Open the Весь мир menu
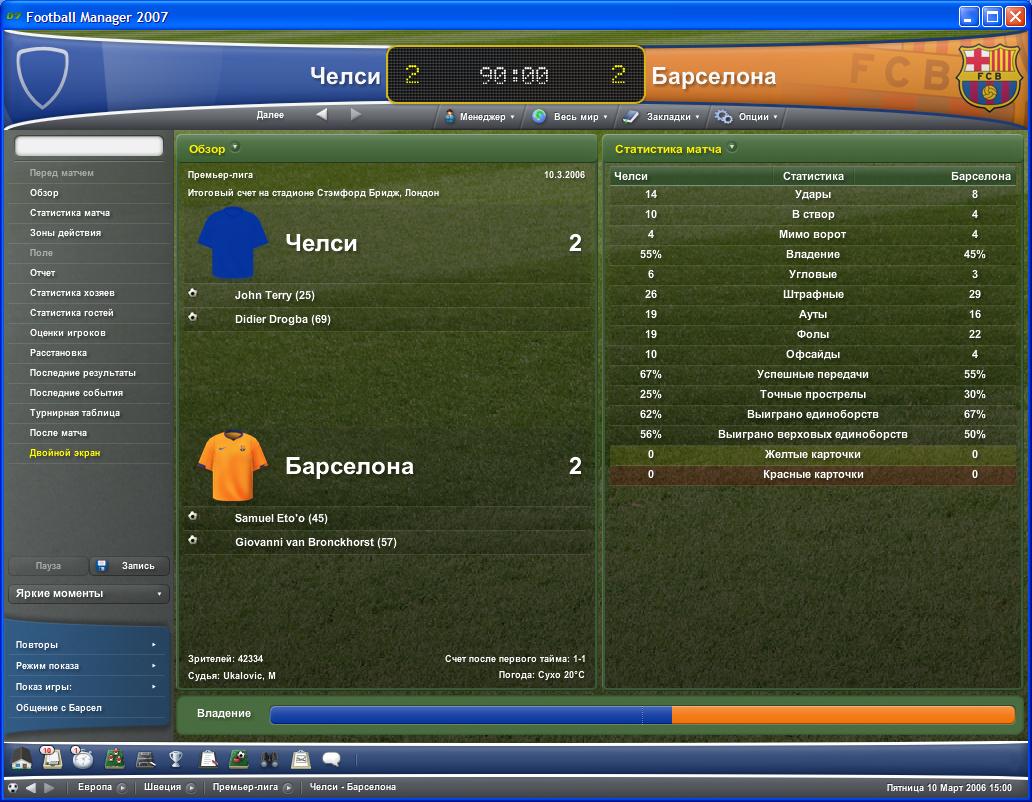Viewport: 1032px width, 802px height. [570, 117]
